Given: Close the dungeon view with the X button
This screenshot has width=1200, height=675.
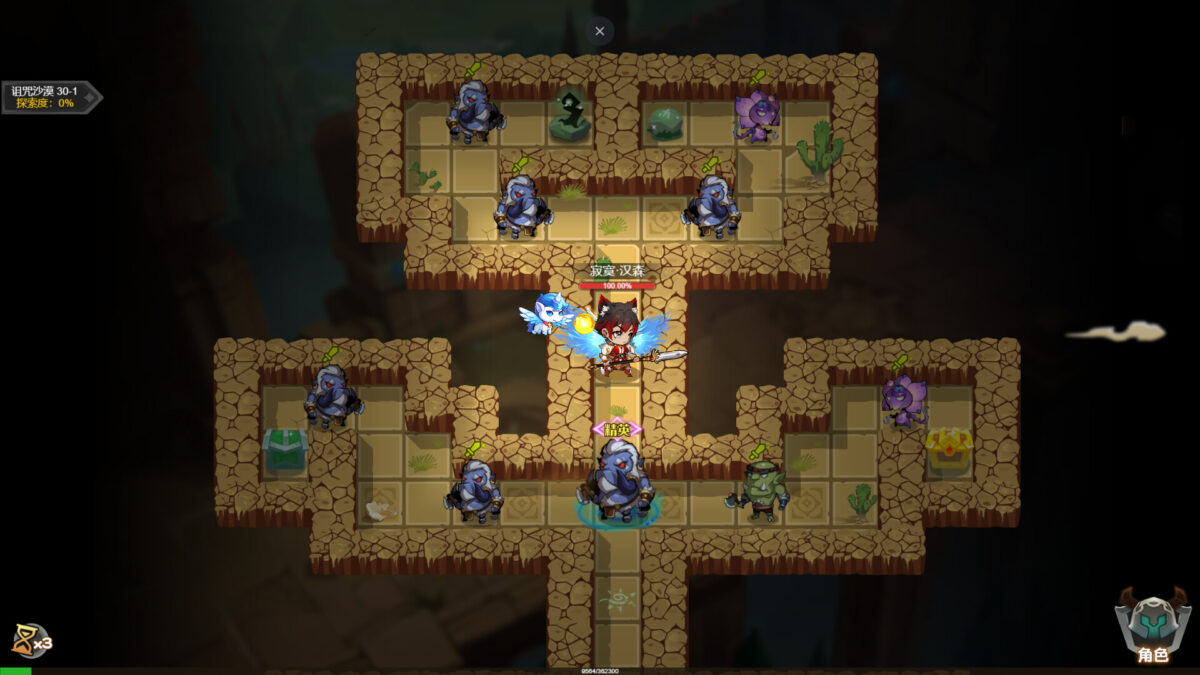Looking at the screenshot, I should pyautogui.click(x=599, y=31).
